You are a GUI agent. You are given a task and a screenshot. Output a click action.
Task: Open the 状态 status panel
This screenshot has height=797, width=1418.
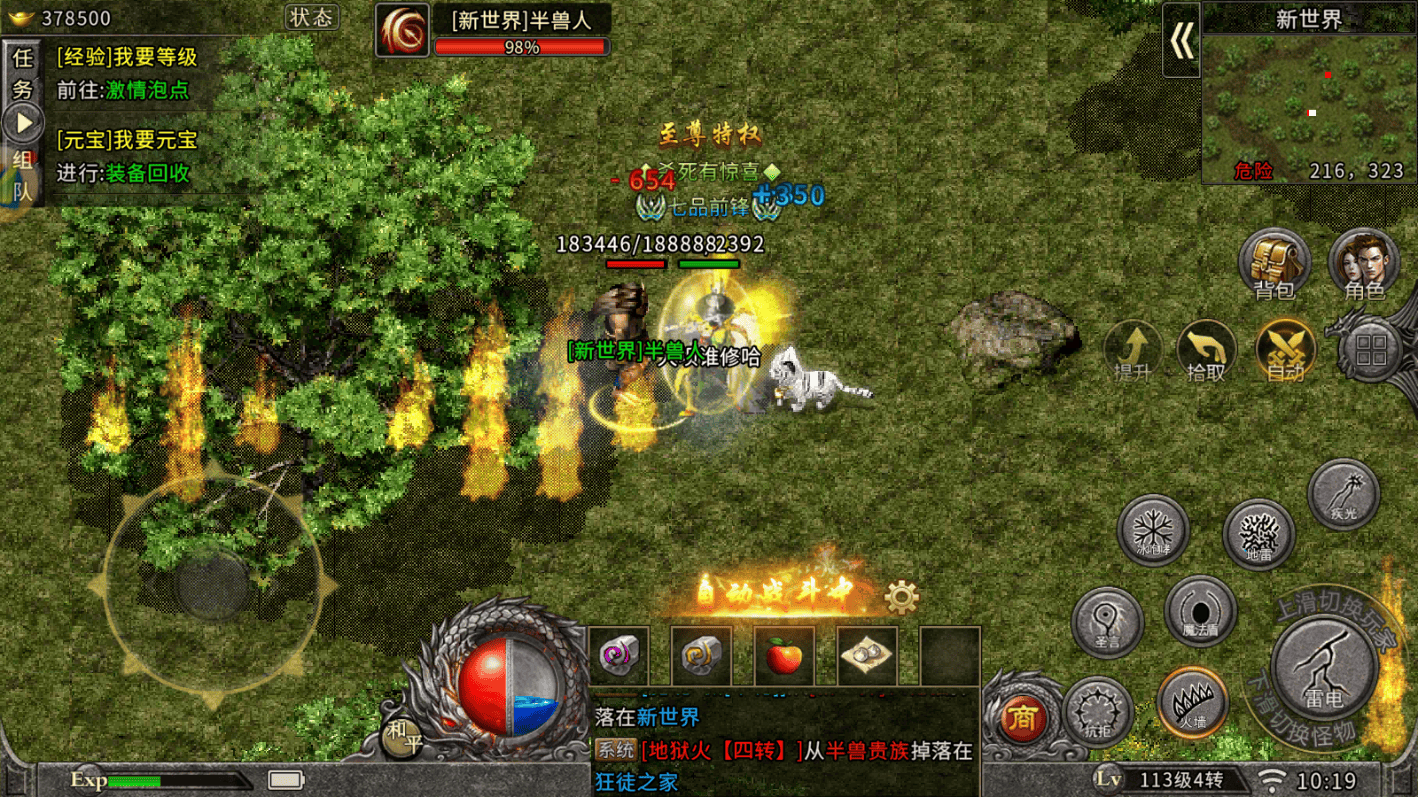(x=311, y=18)
